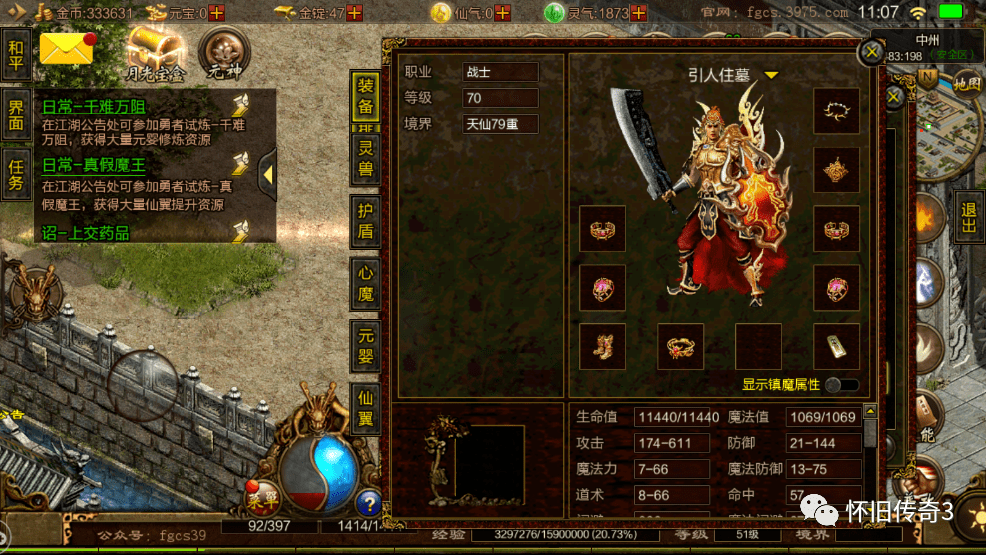Select the boots equipment slot
986x555 pixels.
(x=603, y=346)
